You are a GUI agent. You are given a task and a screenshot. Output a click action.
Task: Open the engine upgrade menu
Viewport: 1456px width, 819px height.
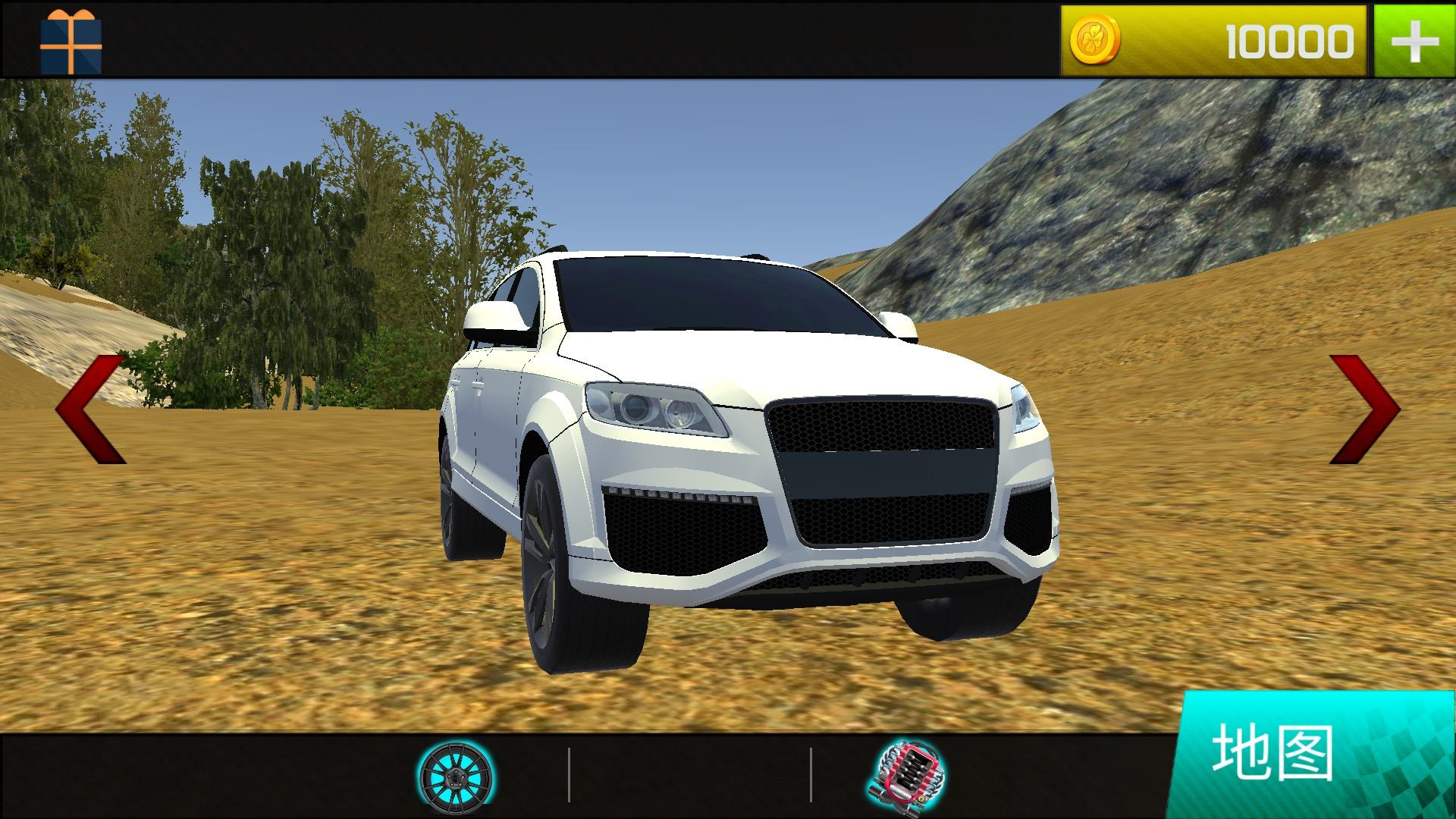click(907, 775)
